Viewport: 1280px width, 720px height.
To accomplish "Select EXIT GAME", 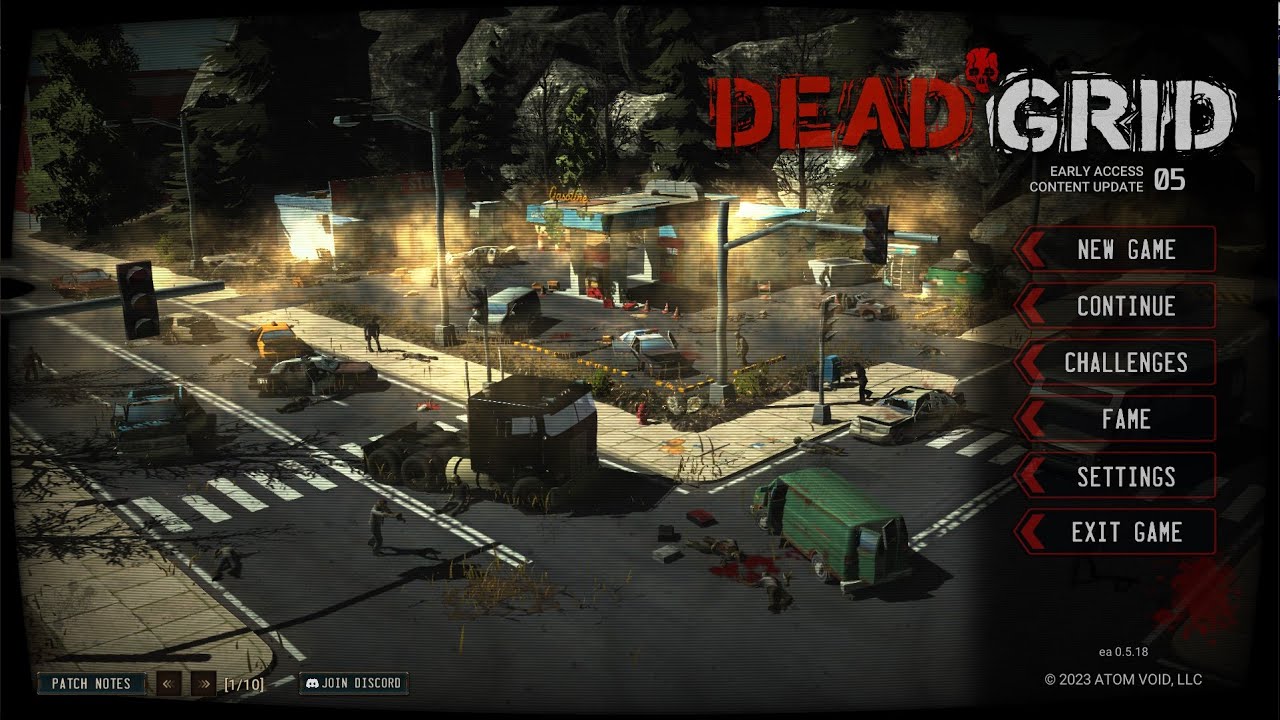I will (1128, 532).
